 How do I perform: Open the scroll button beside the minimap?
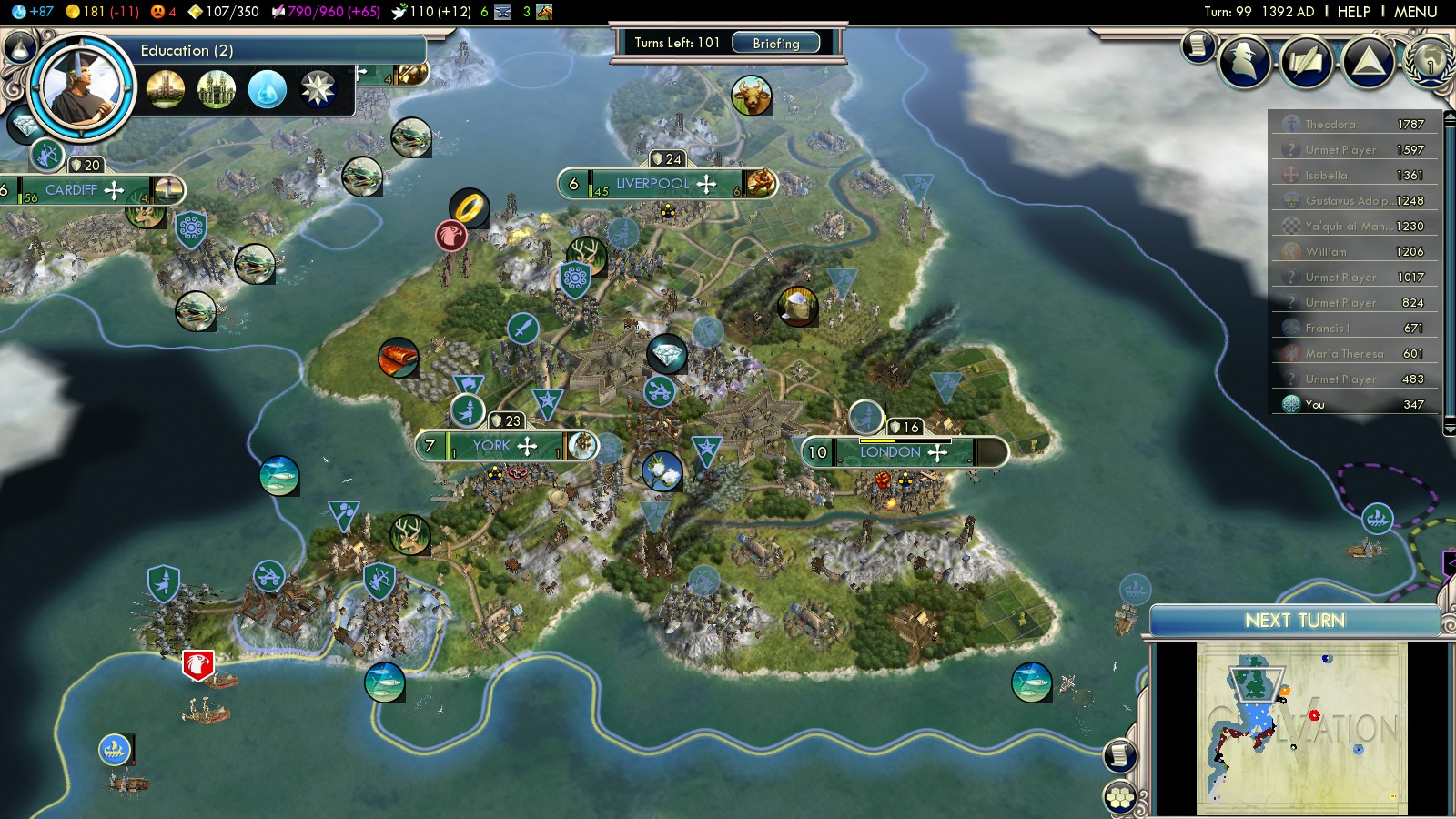1120,755
